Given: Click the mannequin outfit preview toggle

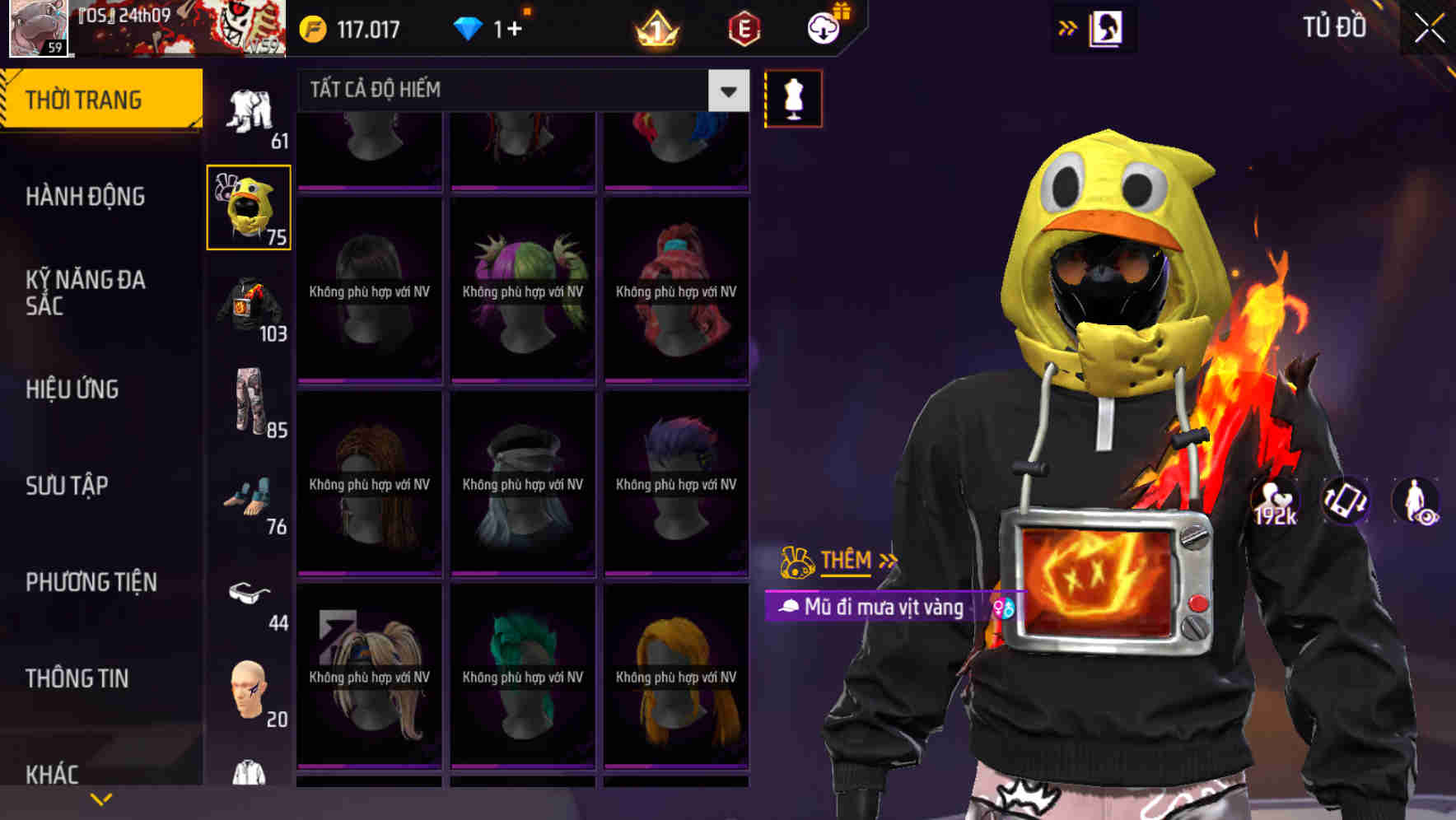Looking at the screenshot, I should point(793,97).
